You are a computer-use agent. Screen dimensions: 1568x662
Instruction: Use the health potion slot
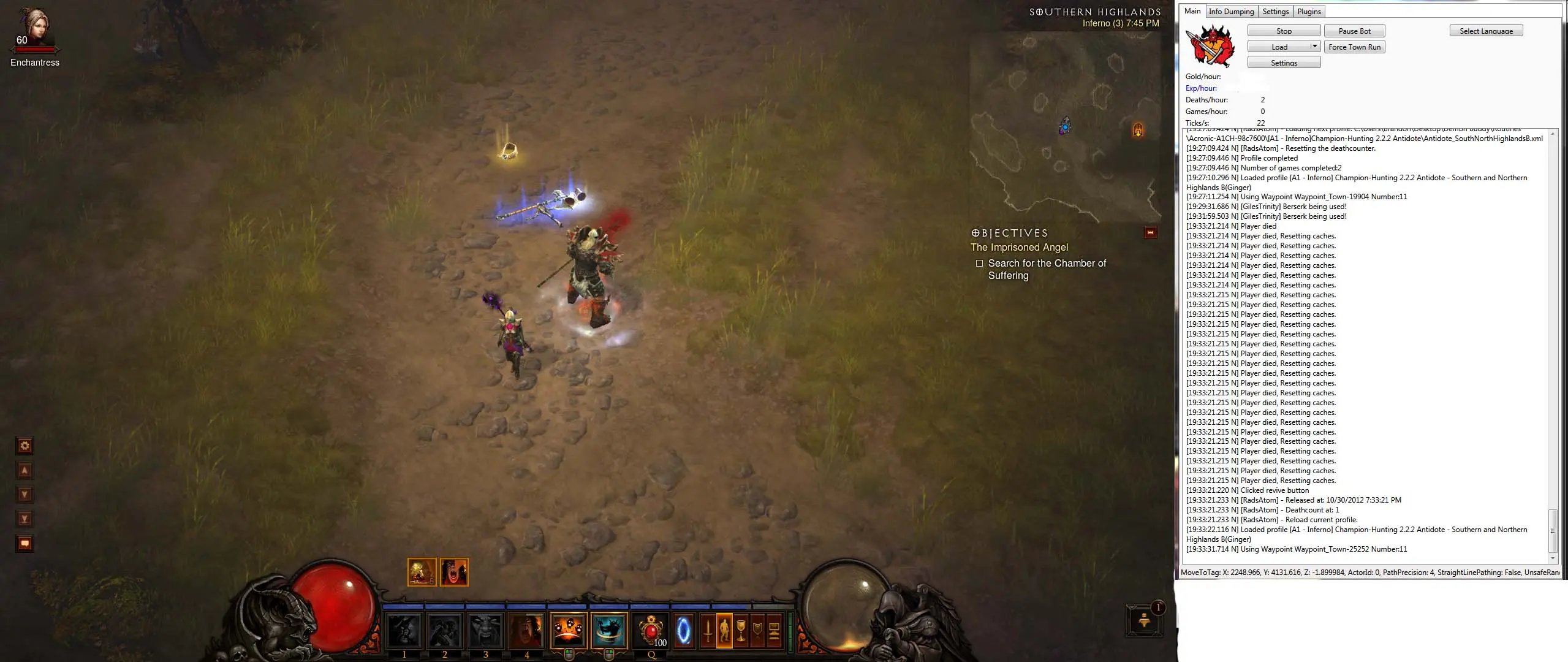click(651, 631)
